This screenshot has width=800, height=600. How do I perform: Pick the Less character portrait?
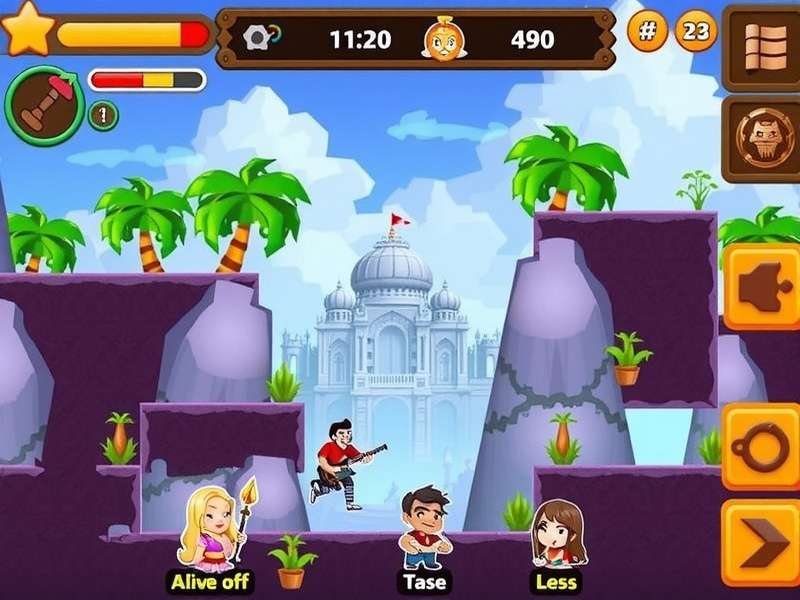pos(557,533)
